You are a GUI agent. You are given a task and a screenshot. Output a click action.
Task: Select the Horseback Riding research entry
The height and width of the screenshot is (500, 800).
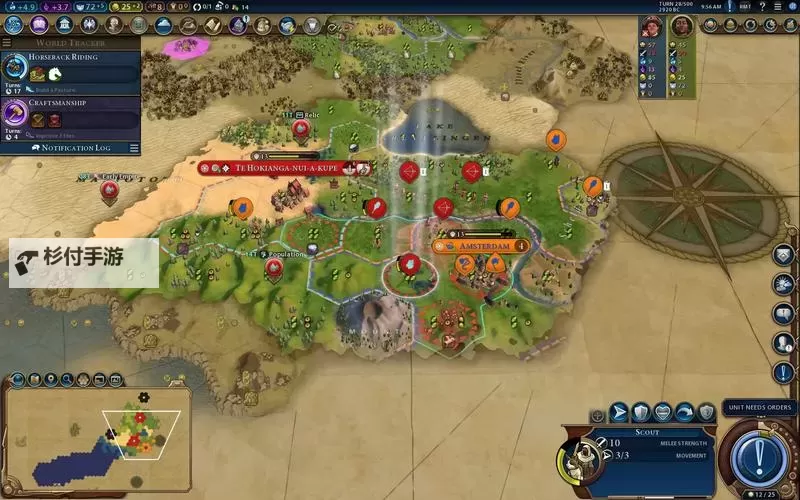tap(70, 66)
